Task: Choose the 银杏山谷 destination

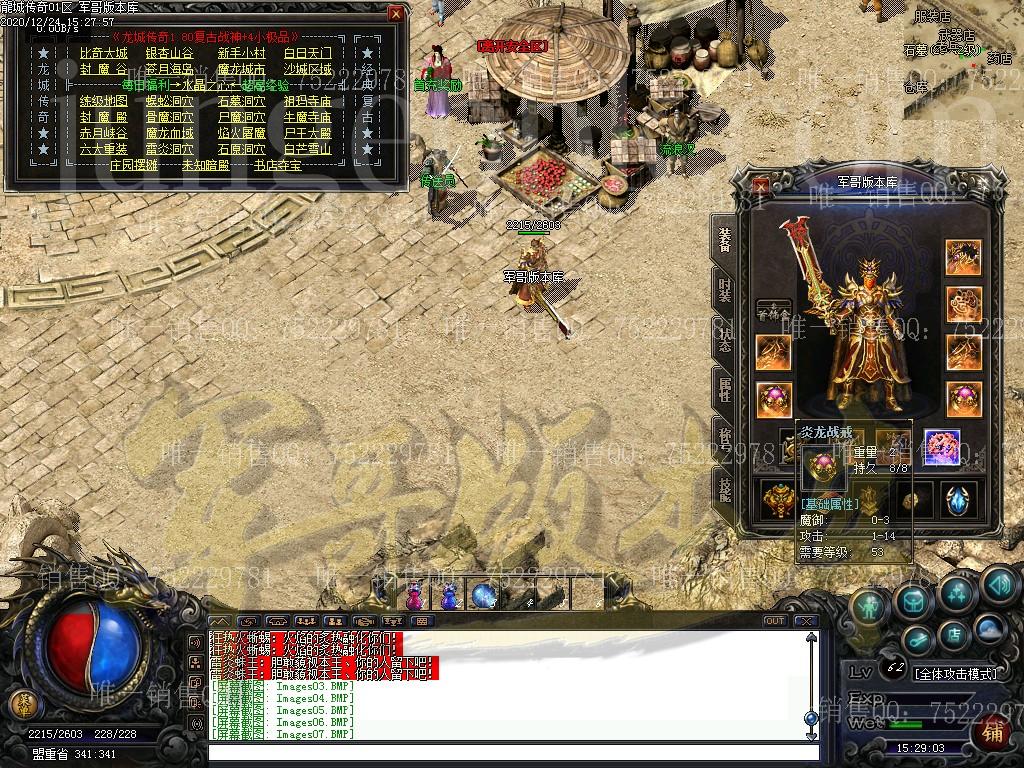Action: 169,53
